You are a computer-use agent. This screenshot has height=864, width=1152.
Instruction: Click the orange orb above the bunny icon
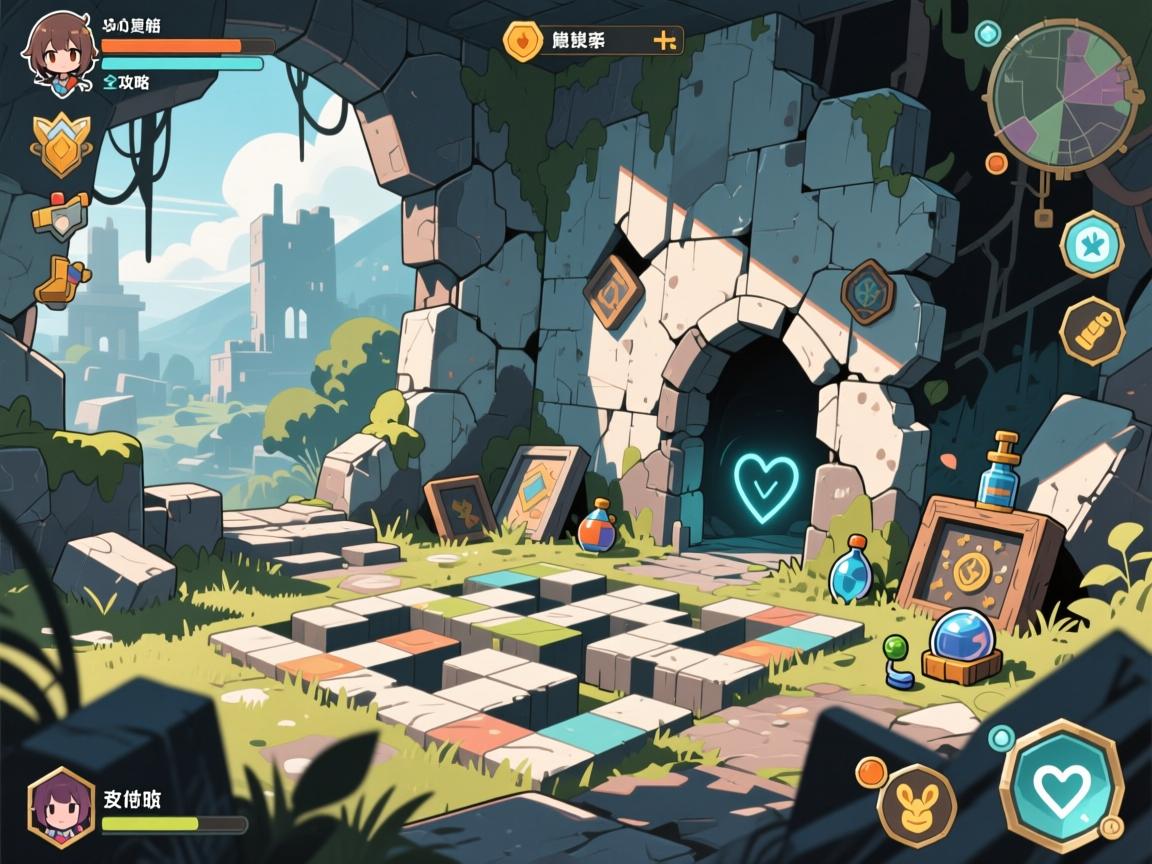pyautogui.click(x=871, y=771)
